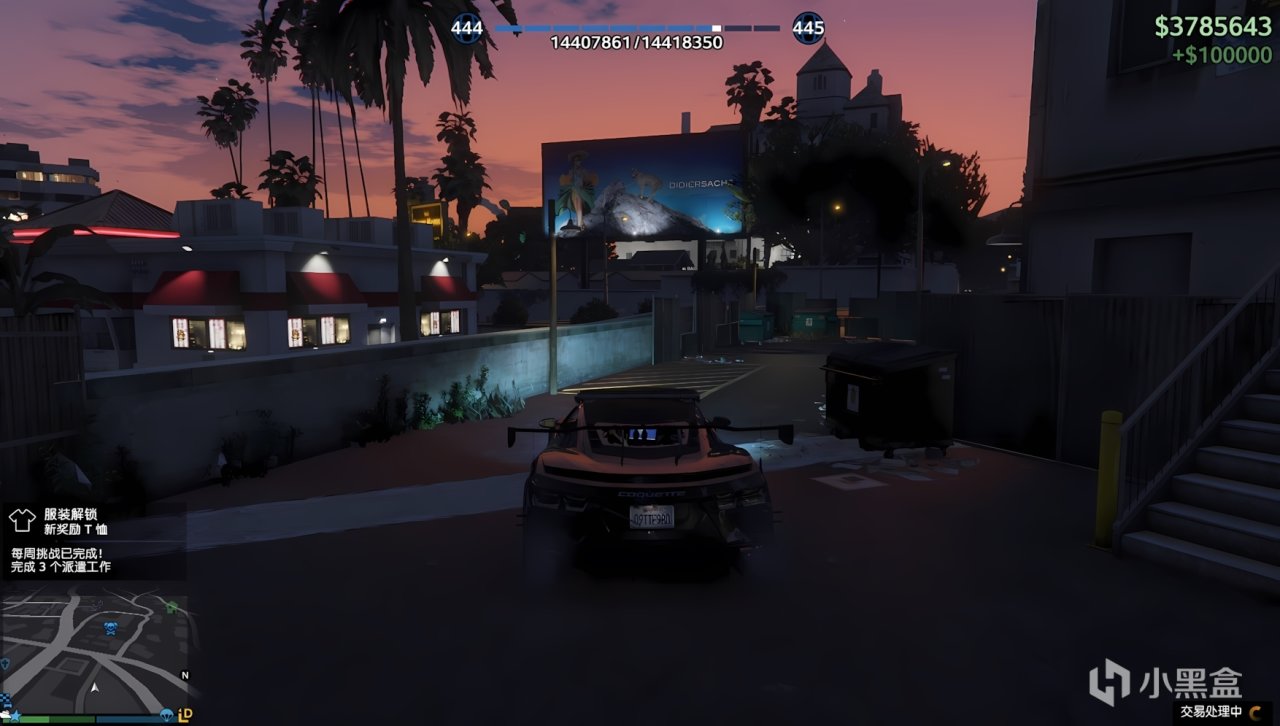The width and height of the screenshot is (1280, 726).
Task: Click the blue star friend icon under the minimap
Action: point(16,714)
